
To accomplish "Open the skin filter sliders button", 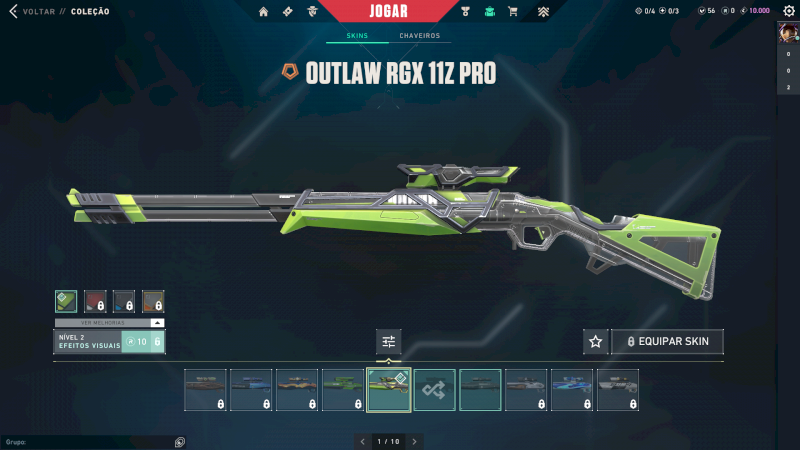I will pos(389,342).
